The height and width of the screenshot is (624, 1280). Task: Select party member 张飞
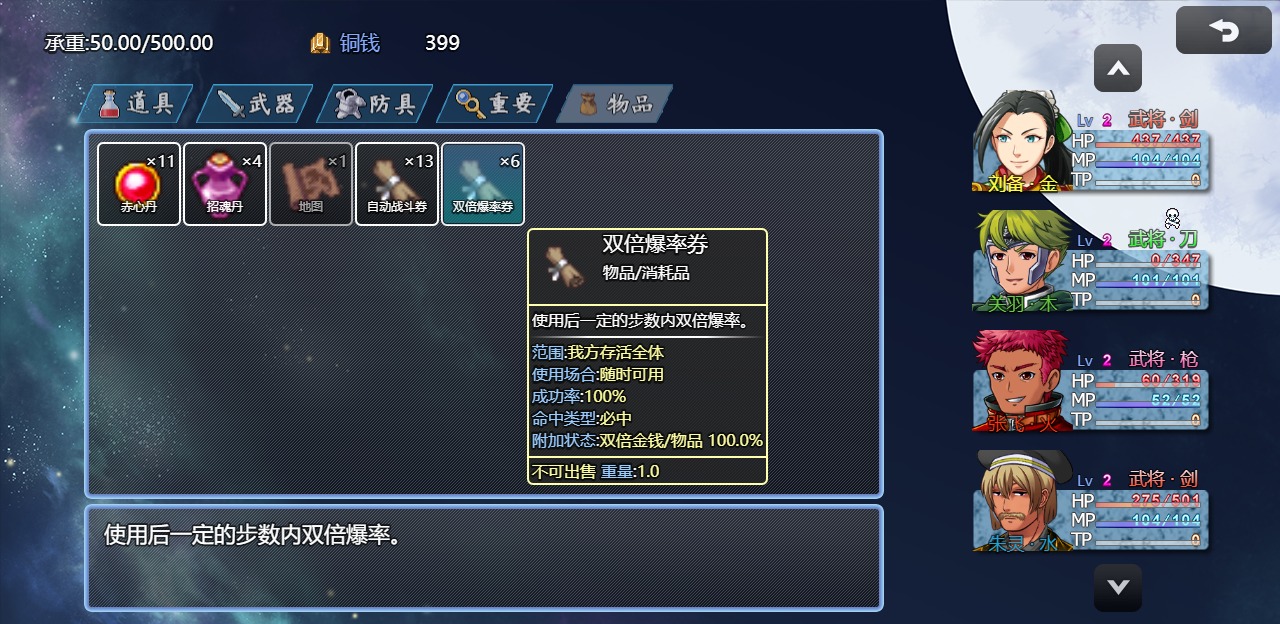coord(1092,382)
